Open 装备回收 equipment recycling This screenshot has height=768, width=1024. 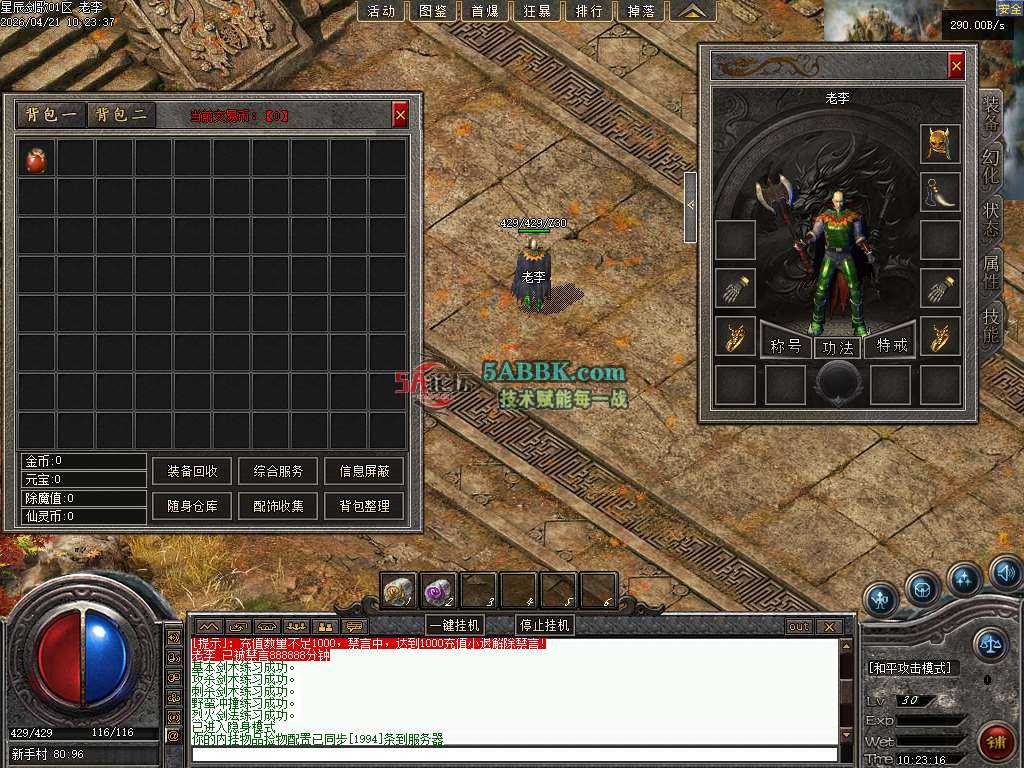click(x=192, y=470)
